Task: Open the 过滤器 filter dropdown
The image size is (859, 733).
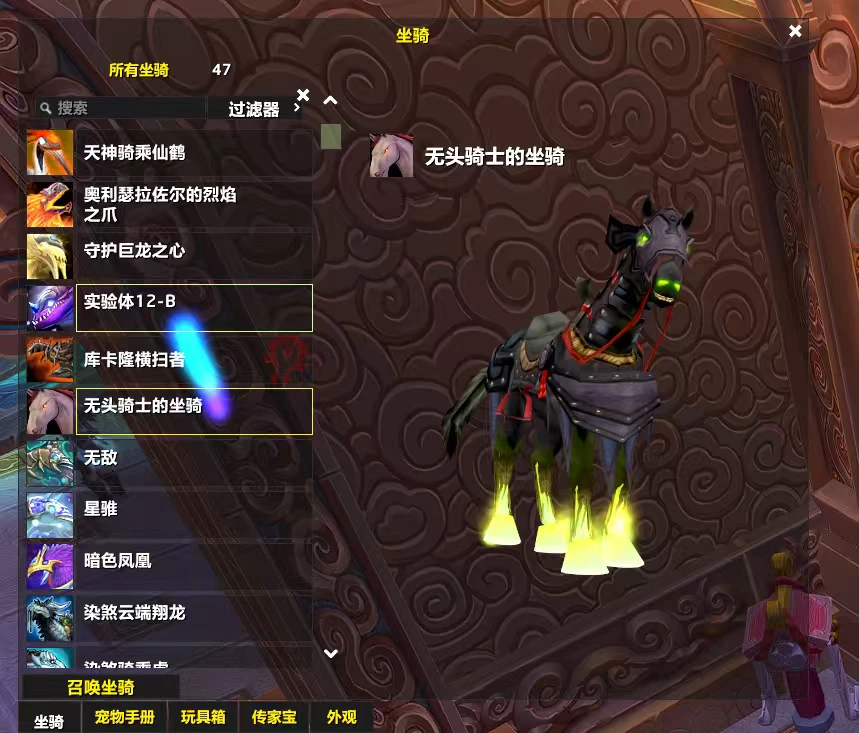Action: [255, 109]
